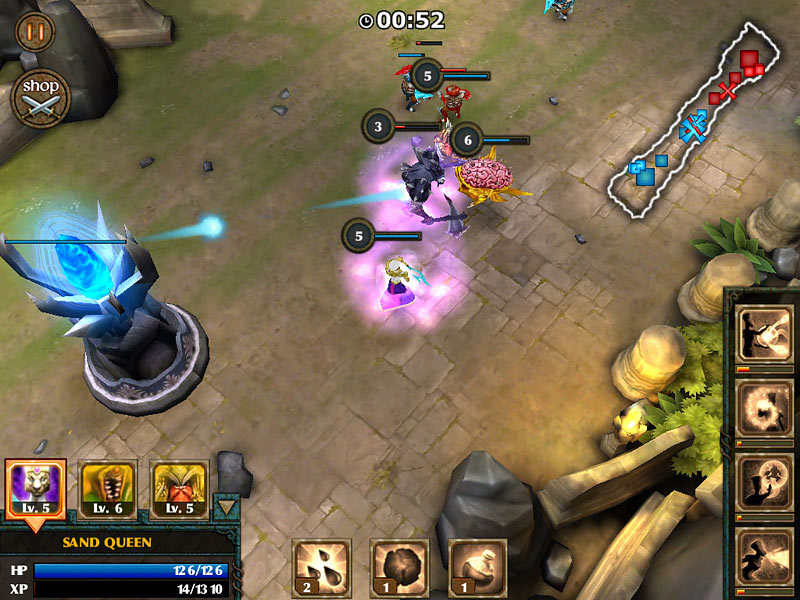Cast the swirling ring burst skill
Viewport: 800px width, 600px height.
[764, 408]
